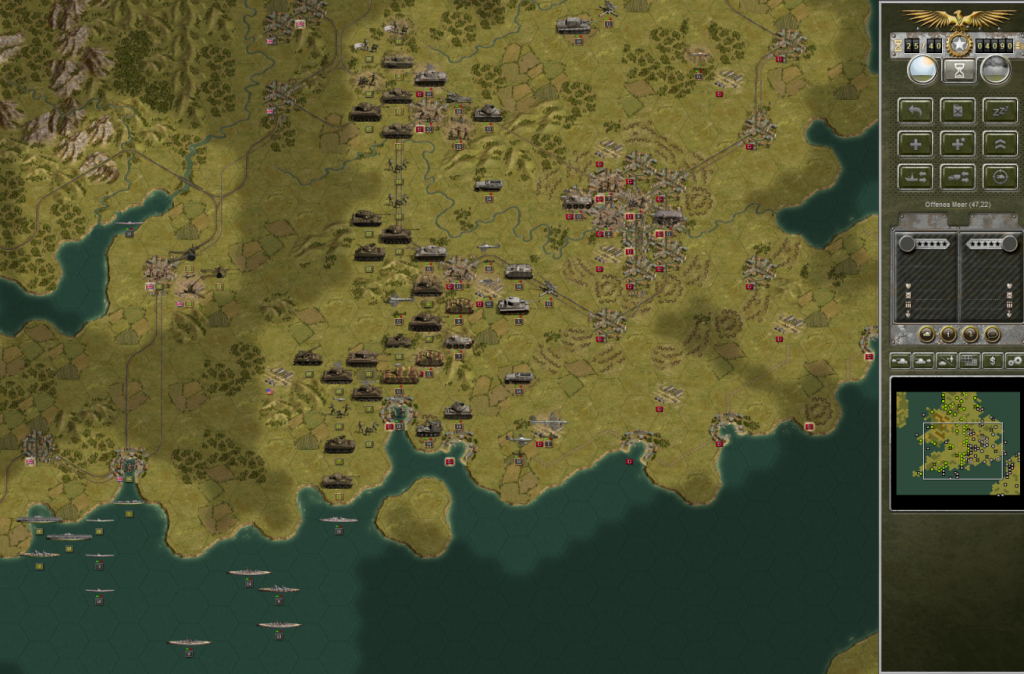Click the round question mark help button

click(969, 335)
